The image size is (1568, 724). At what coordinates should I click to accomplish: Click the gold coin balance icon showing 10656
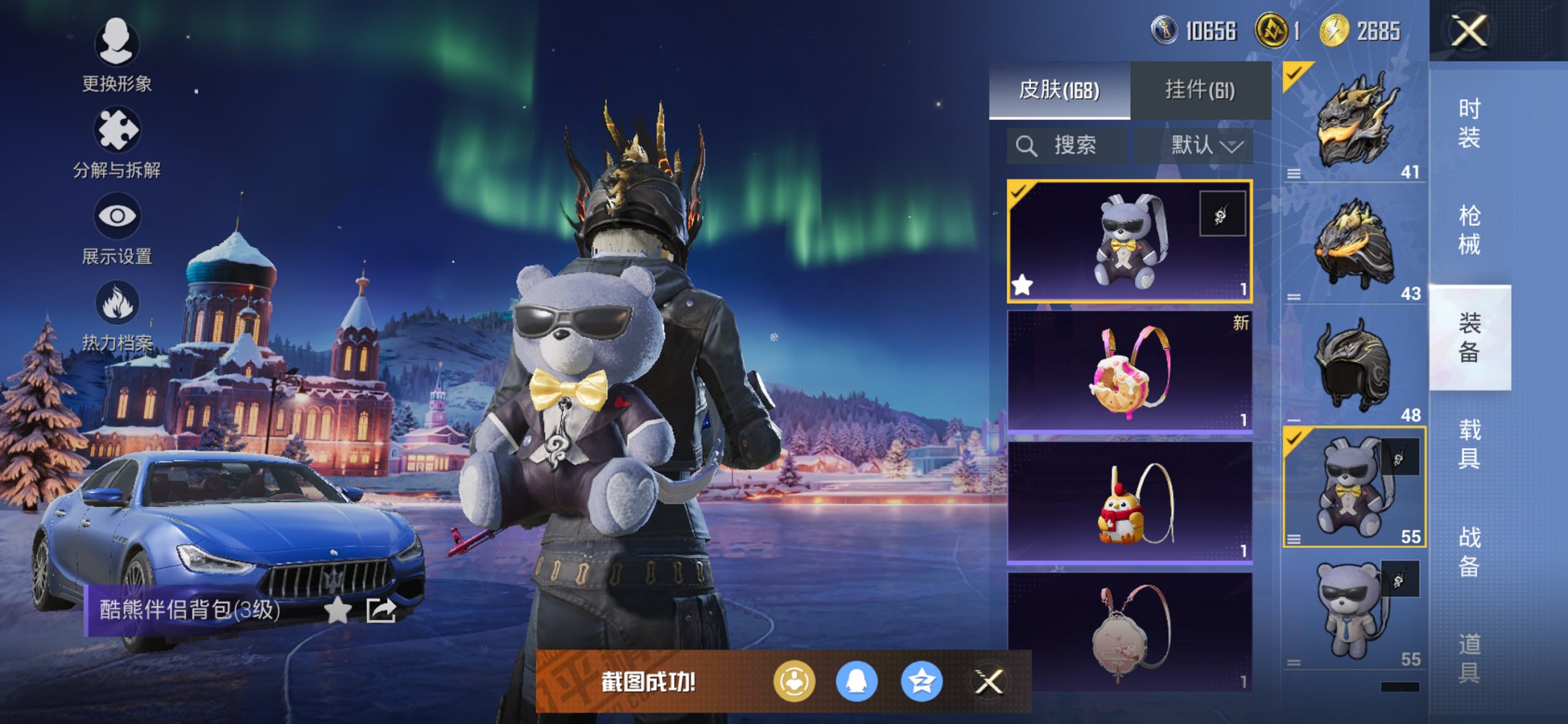click(1164, 31)
